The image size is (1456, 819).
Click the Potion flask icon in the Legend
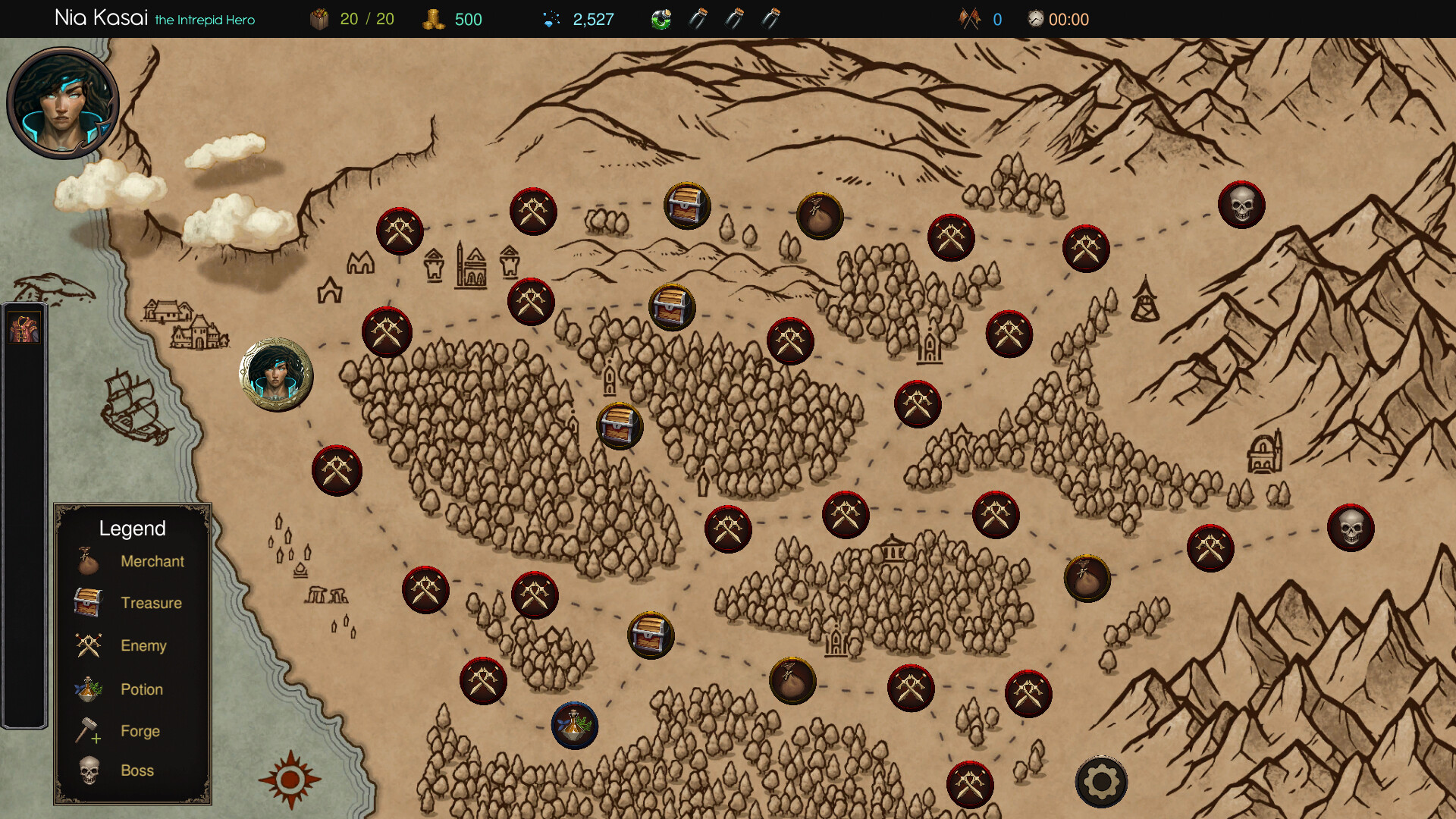[x=85, y=689]
